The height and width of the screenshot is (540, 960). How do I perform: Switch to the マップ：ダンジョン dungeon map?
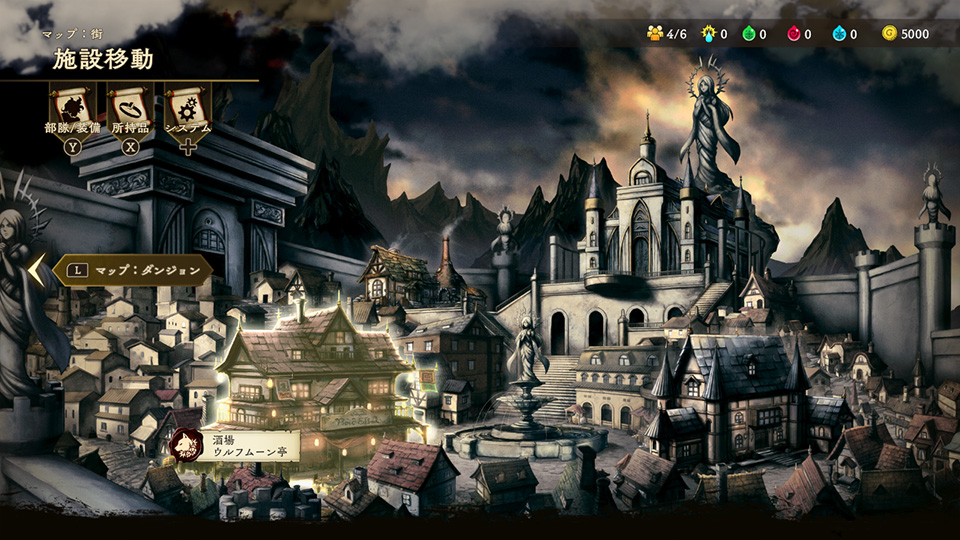pos(132,270)
